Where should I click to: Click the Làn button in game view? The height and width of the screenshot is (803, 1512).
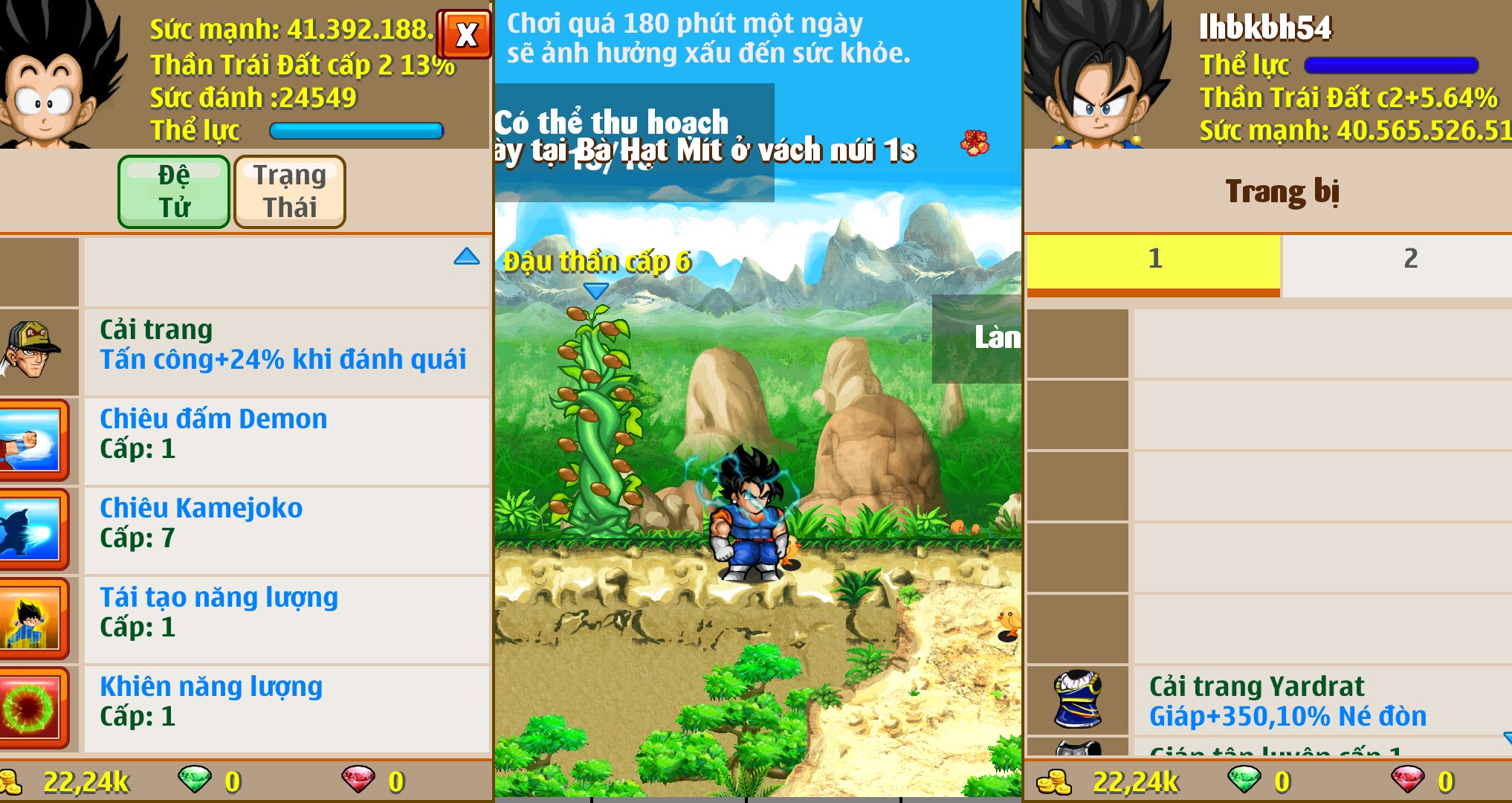point(999,336)
